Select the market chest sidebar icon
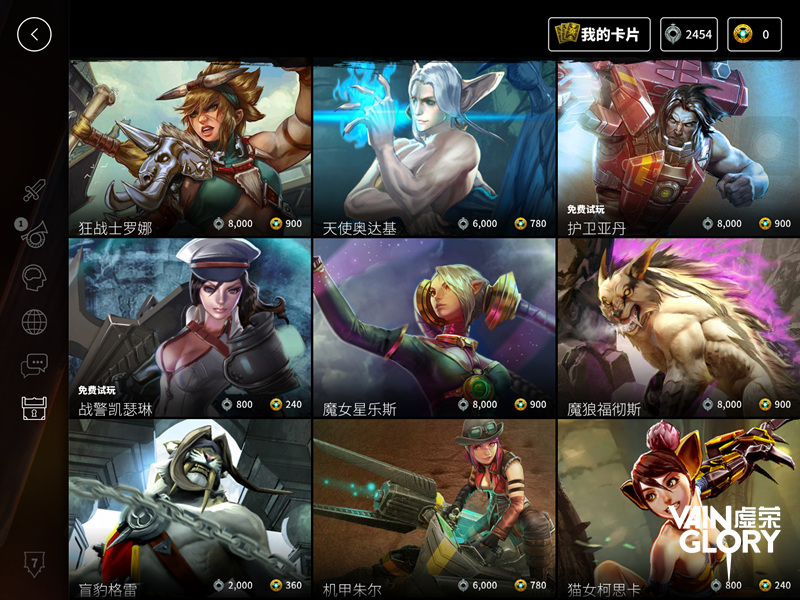Screen dimensions: 800x600 (35, 408)
